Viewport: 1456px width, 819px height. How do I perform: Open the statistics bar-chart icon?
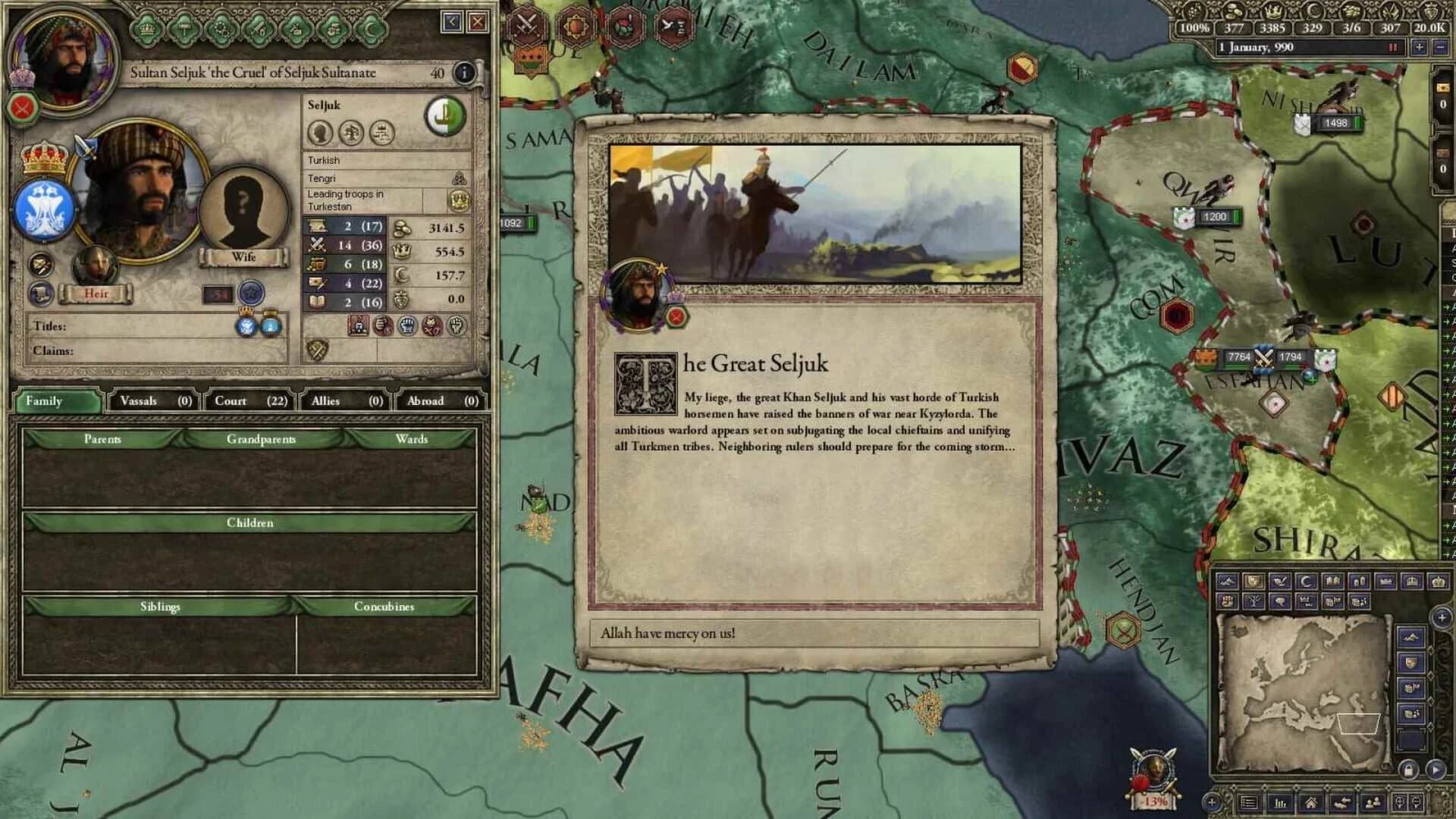1280,802
